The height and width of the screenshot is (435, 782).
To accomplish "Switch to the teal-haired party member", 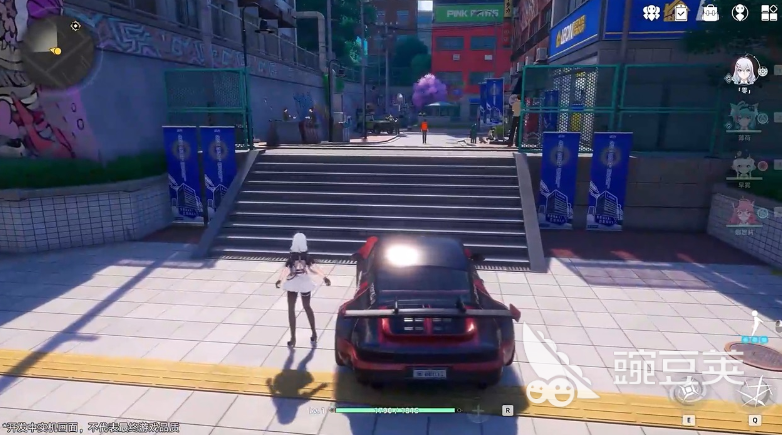I will pos(743,117).
